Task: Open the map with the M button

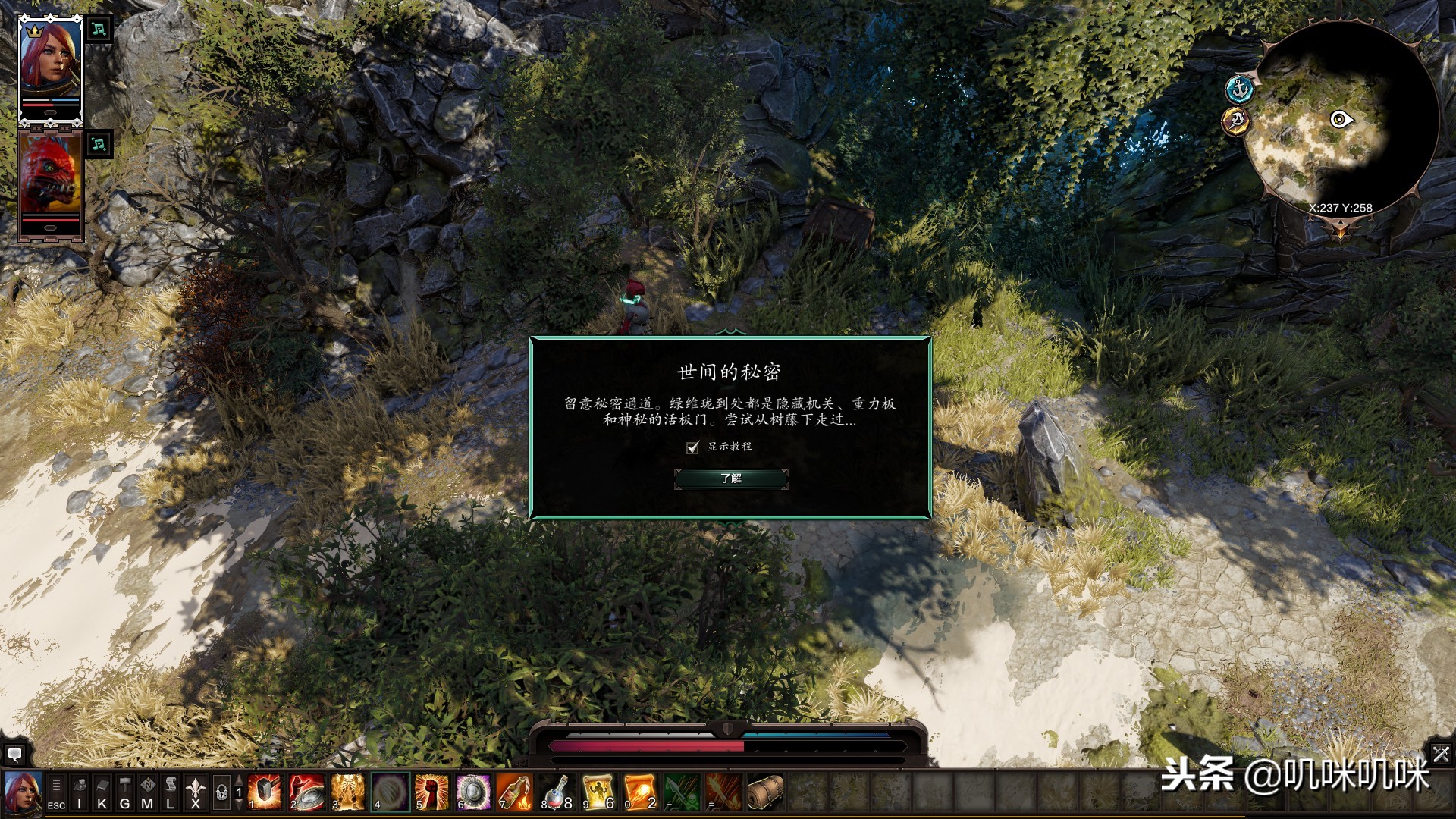Action: [x=147, y=794]
